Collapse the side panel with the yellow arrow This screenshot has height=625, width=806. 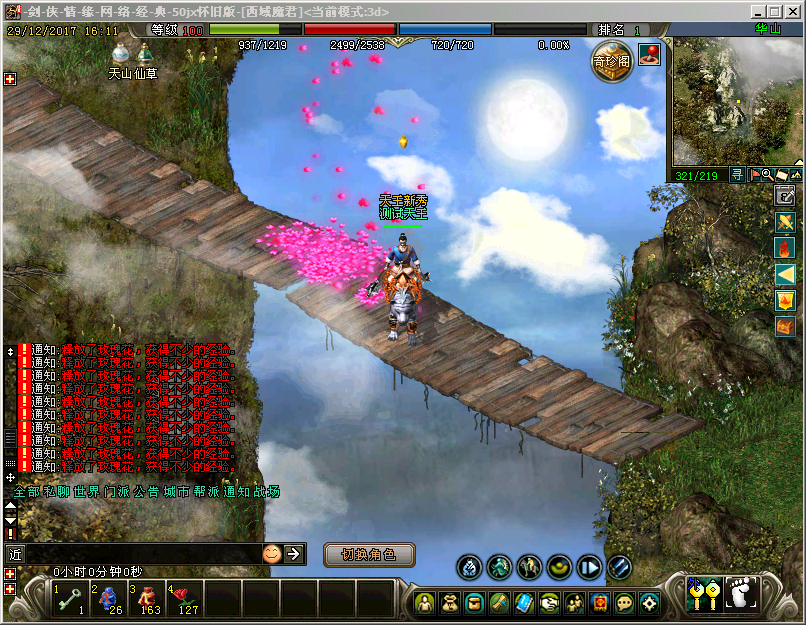(x=785, y=273)
